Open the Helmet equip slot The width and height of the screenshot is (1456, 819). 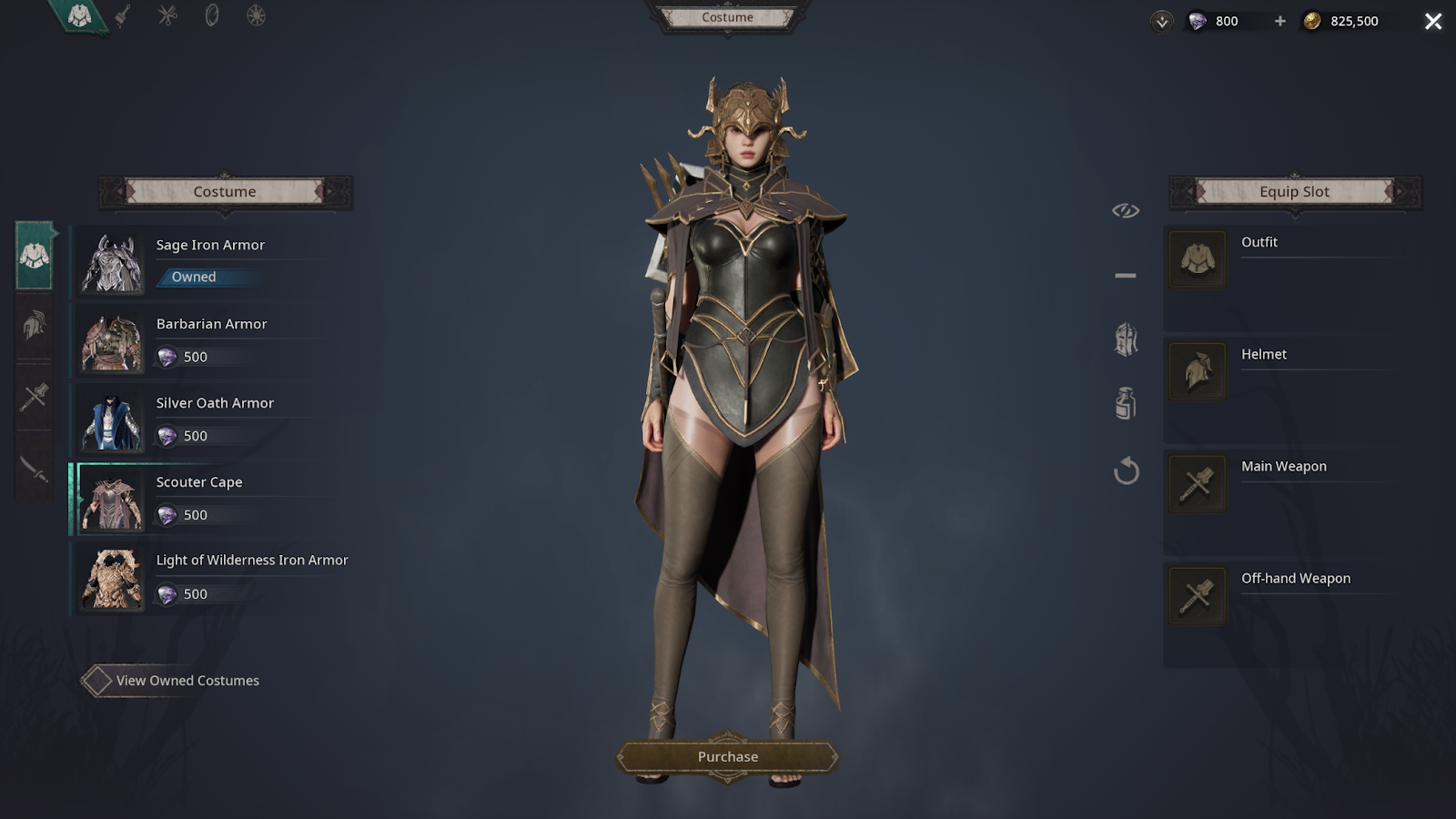click(1197, 371)
